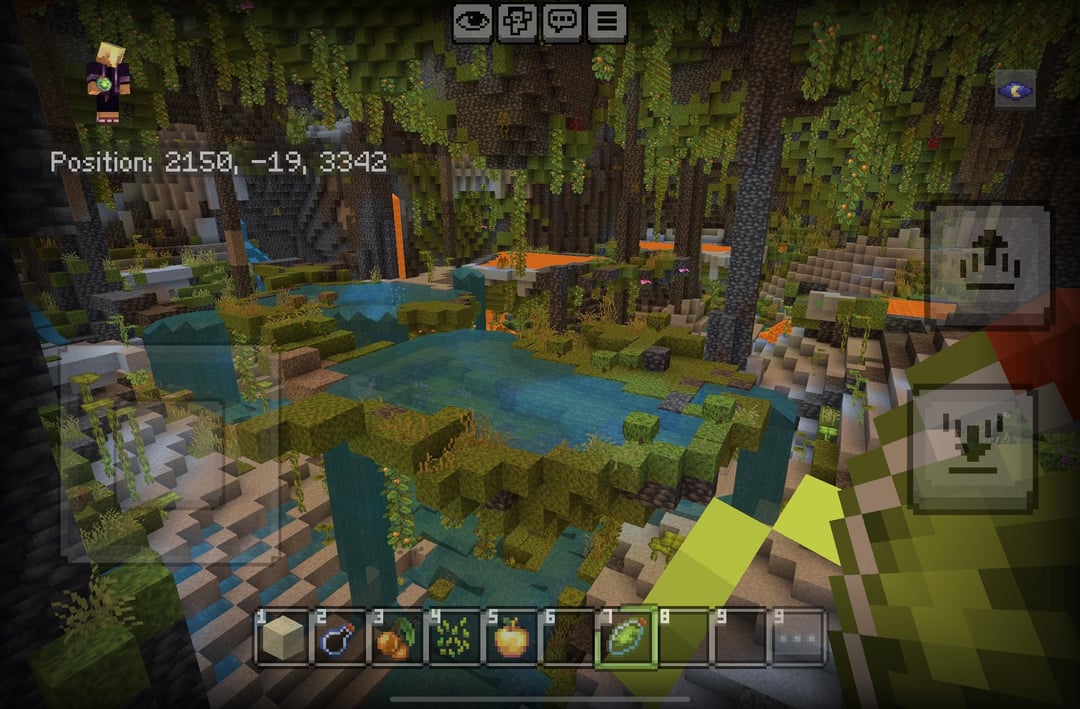The width and height of the screenshot is (1080, 709).
Task: Tap the fly up arrow button
Action: pos(990,265)
